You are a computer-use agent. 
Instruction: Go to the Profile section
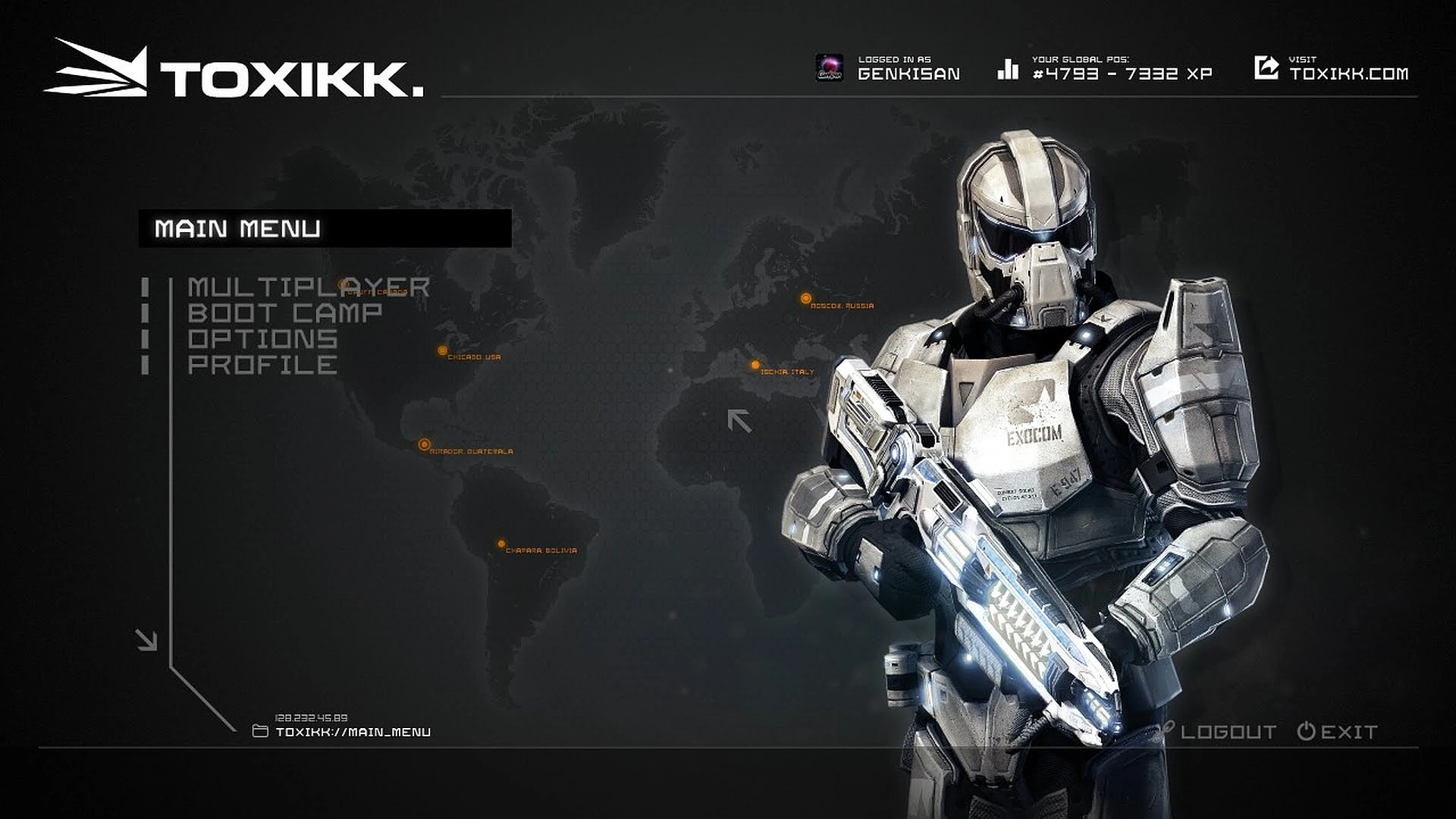point(262,365)
